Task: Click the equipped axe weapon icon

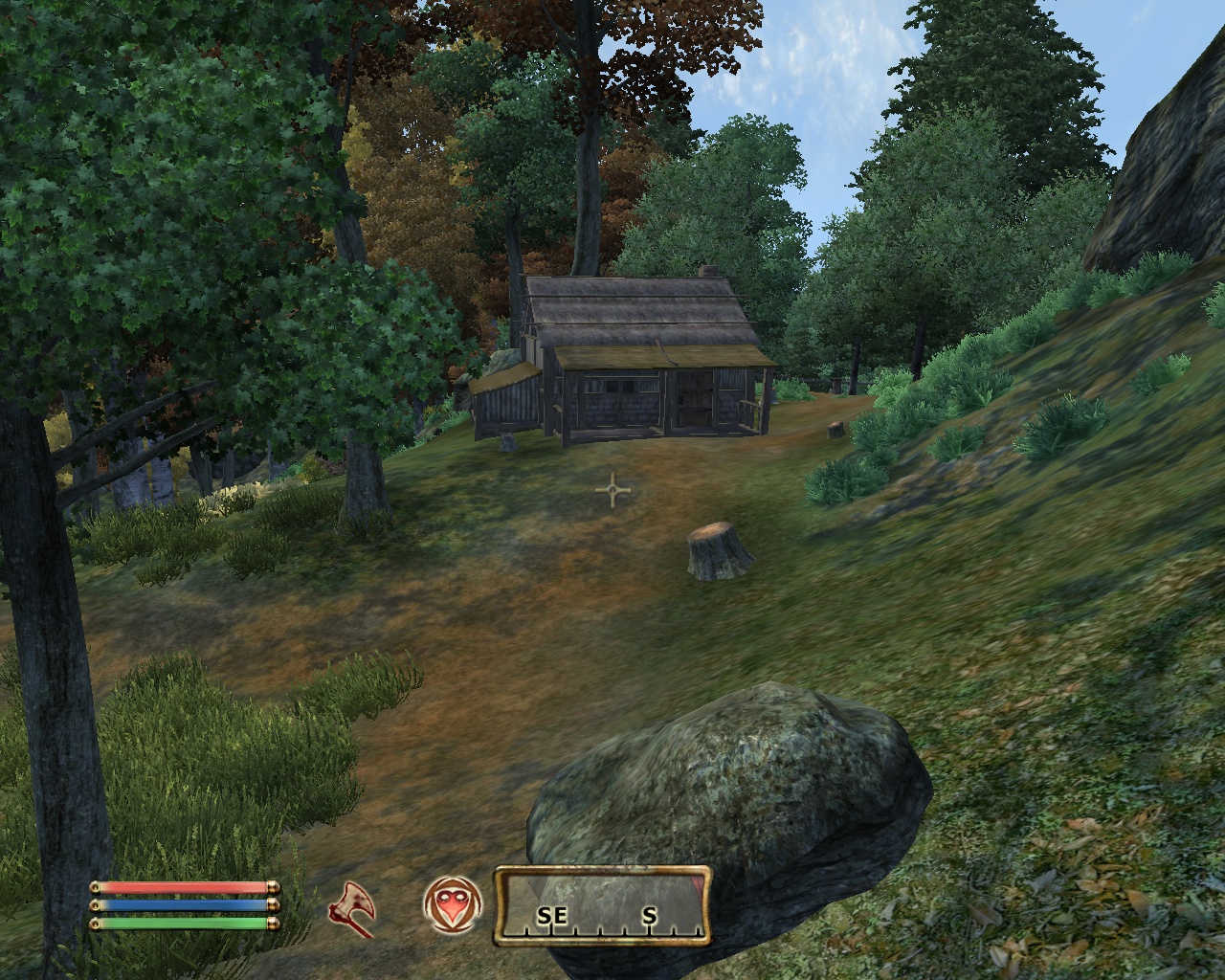Action: 352,906
